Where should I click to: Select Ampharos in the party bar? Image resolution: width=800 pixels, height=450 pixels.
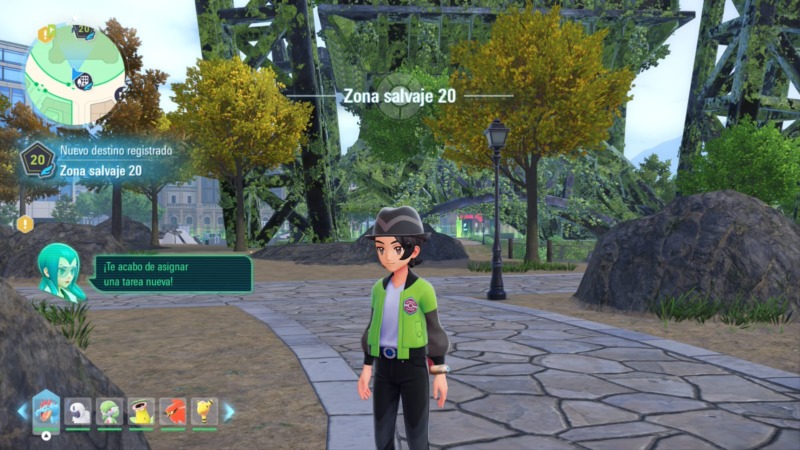pos(204,411)
